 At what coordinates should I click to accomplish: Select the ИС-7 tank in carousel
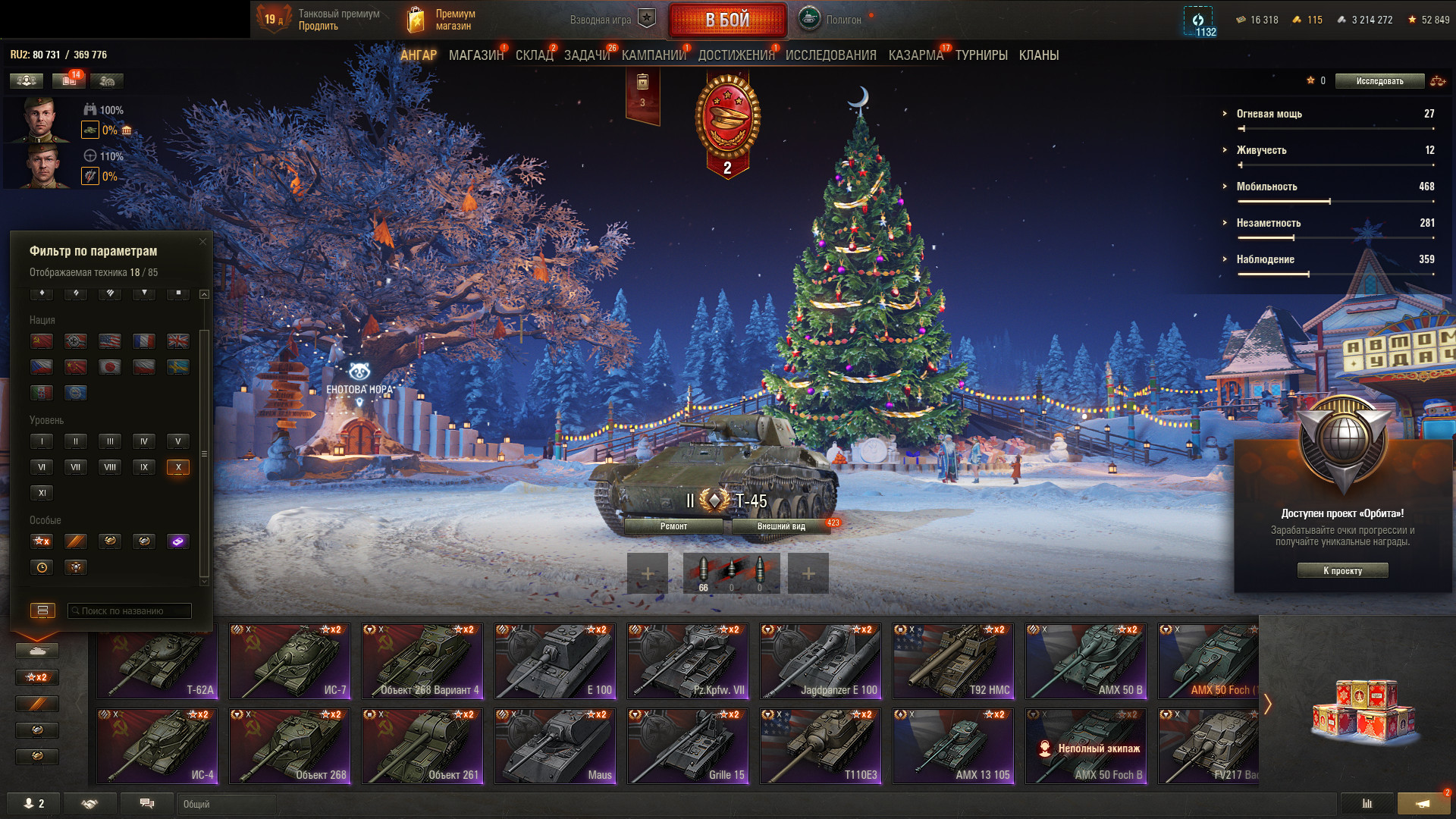290,661
